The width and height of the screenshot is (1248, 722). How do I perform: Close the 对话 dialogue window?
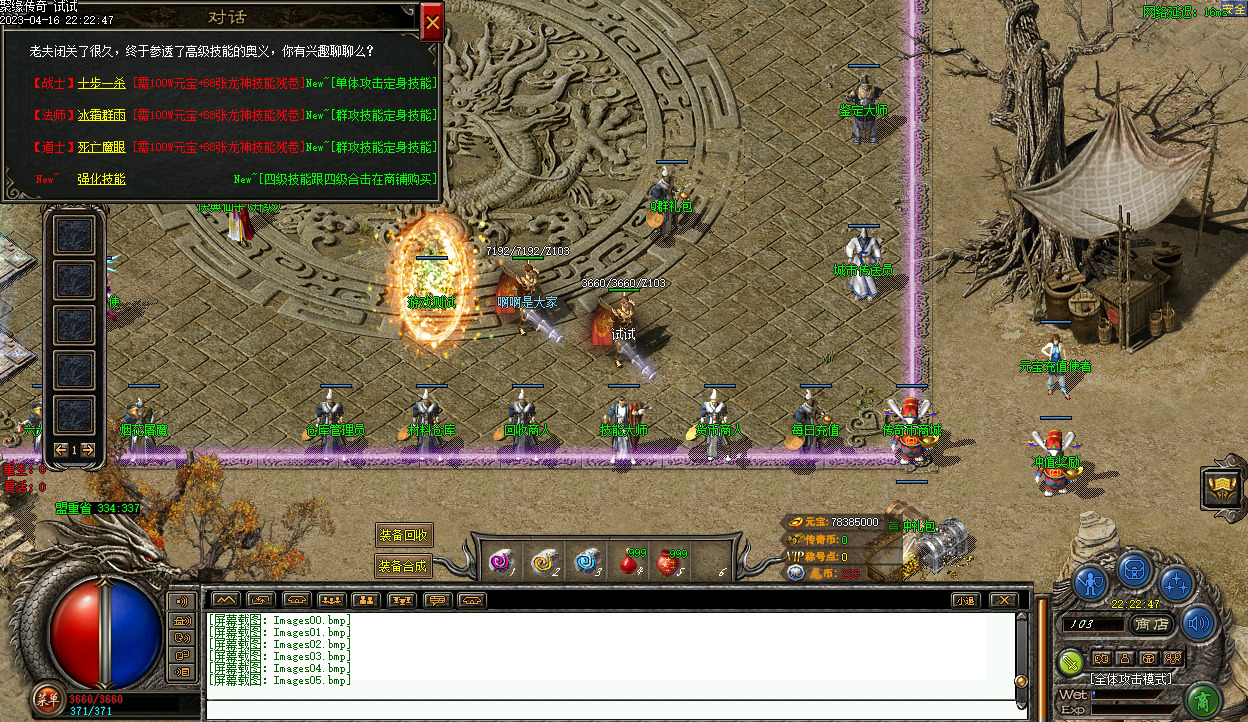pyautogui.click(x=432, y=22)
